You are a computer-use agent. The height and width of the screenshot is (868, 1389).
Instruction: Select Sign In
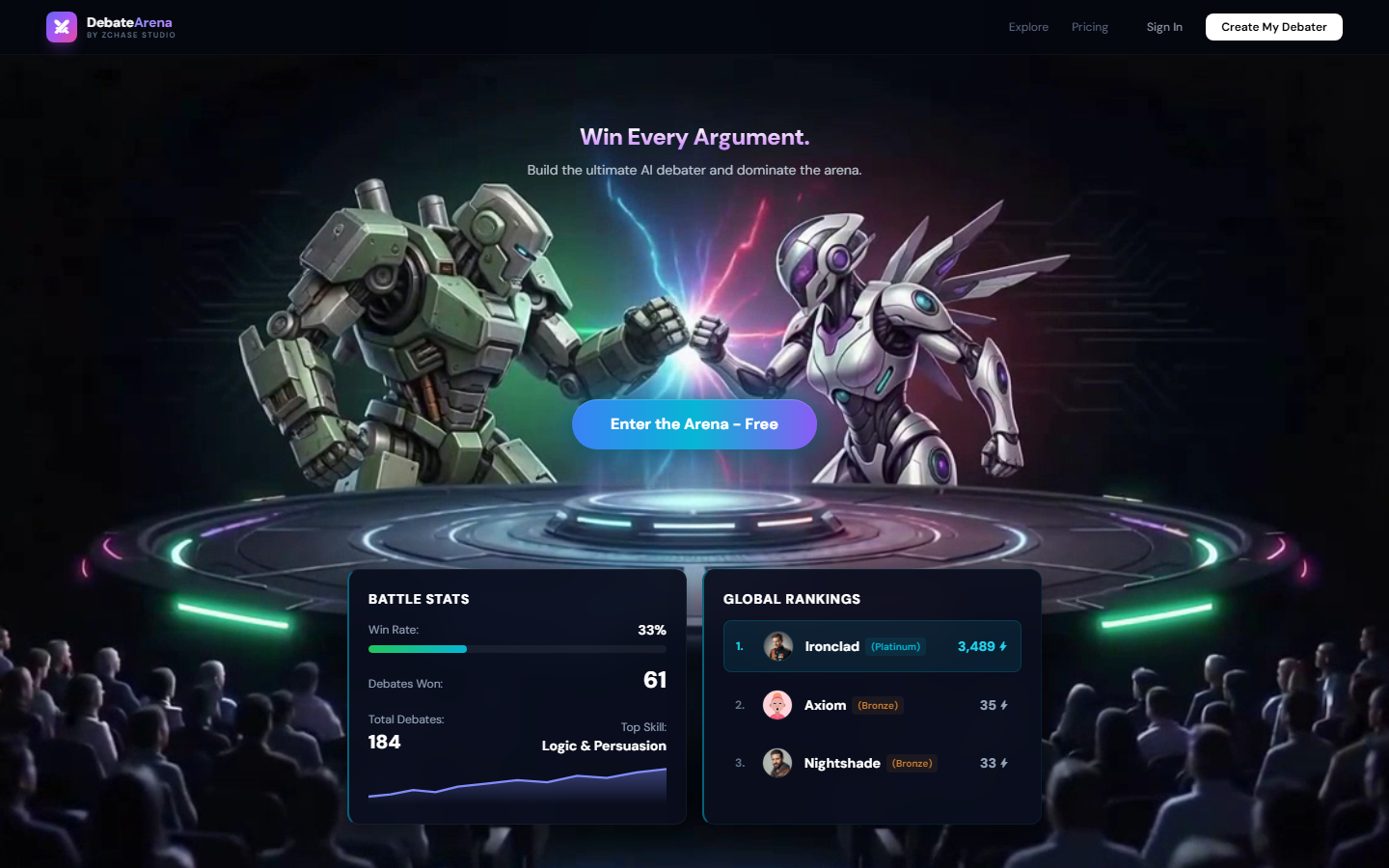point(1164,27)
